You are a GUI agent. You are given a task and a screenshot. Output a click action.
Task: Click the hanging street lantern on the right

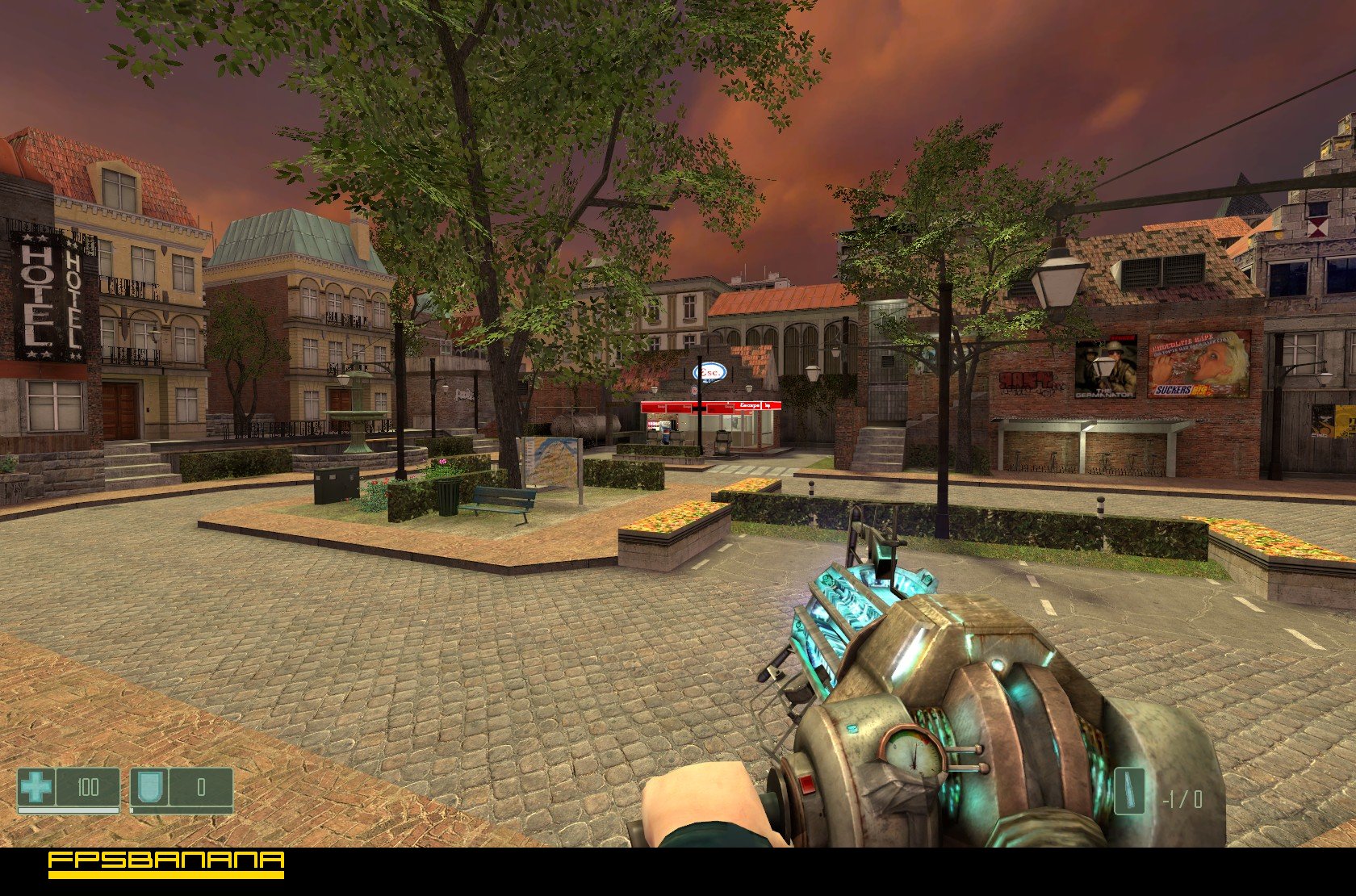coord(1060,278)
